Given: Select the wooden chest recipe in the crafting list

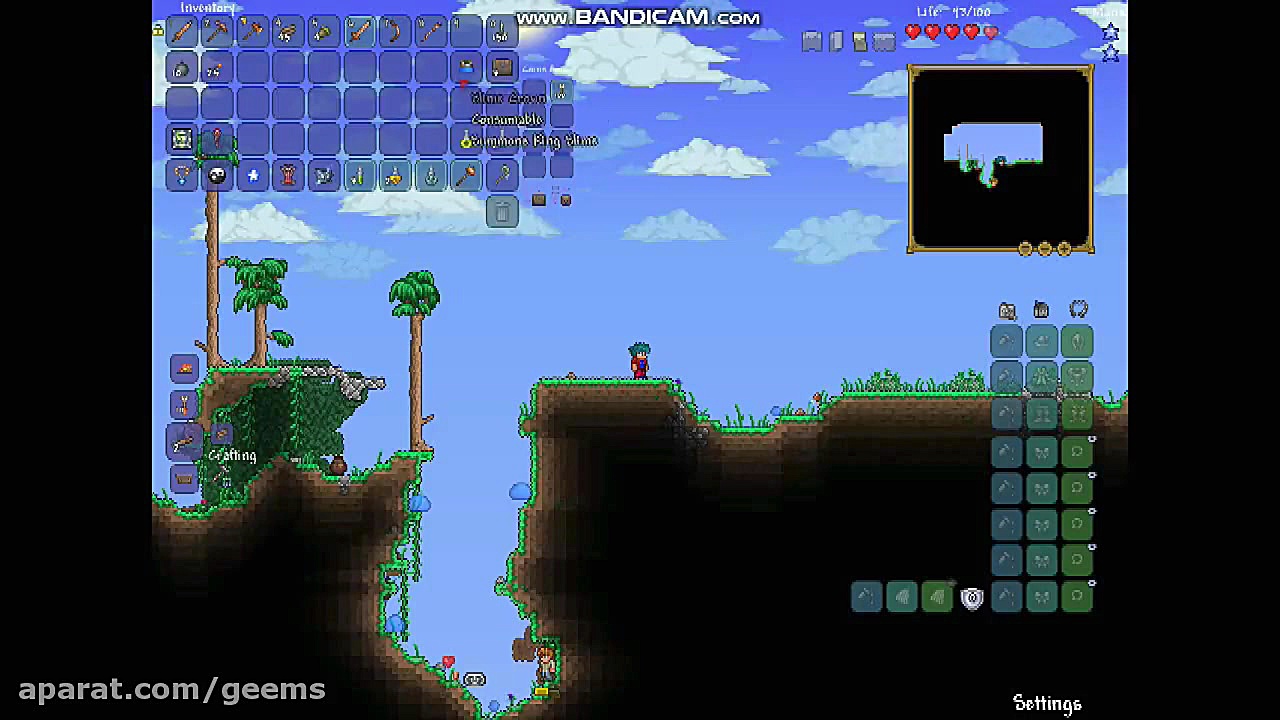Looking at the screenshot, I should point(184,480).
